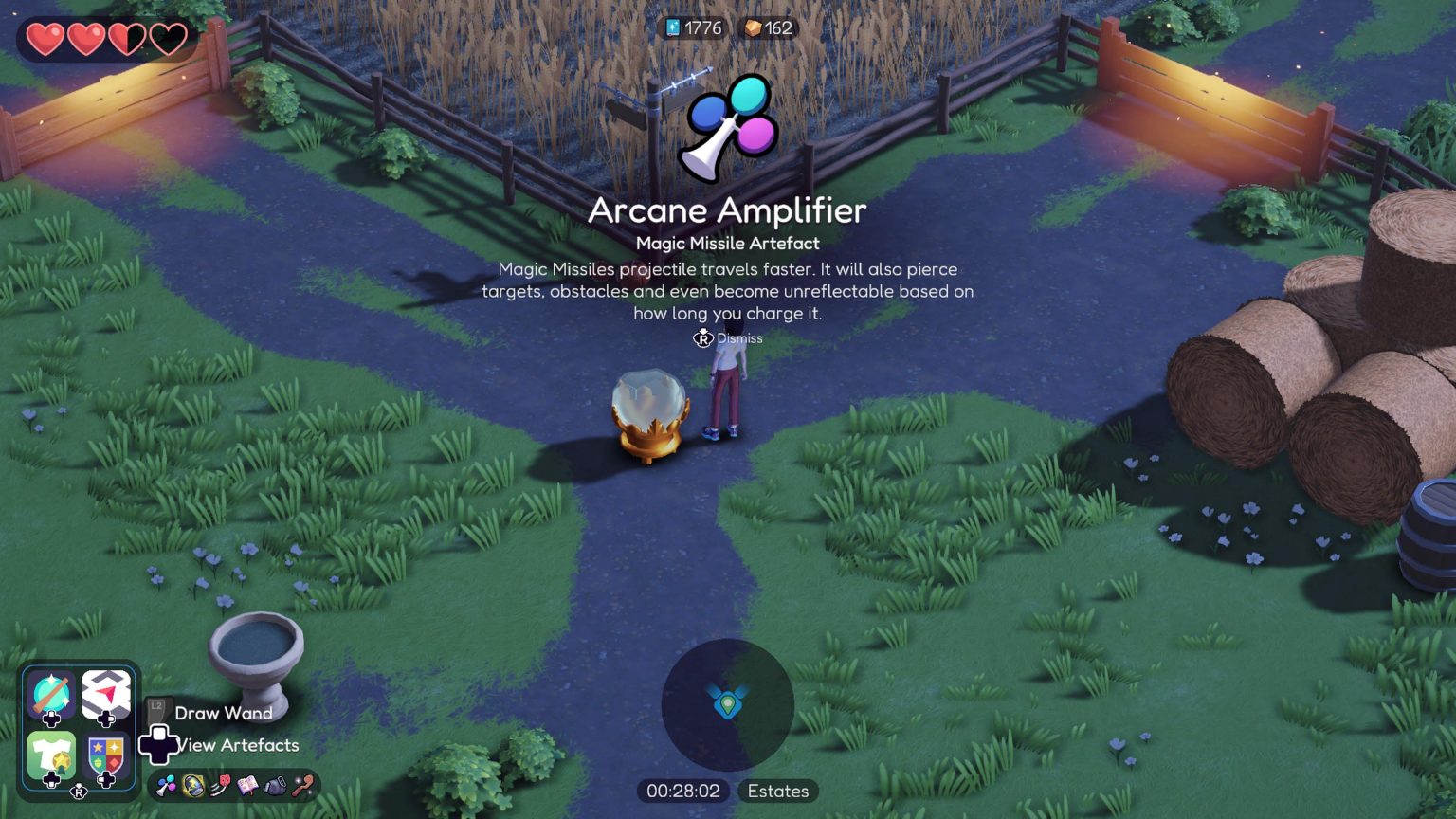
Task: Click the Arcane Amplifier trumpet icon in artefact tray
Action: coord(166,784)
